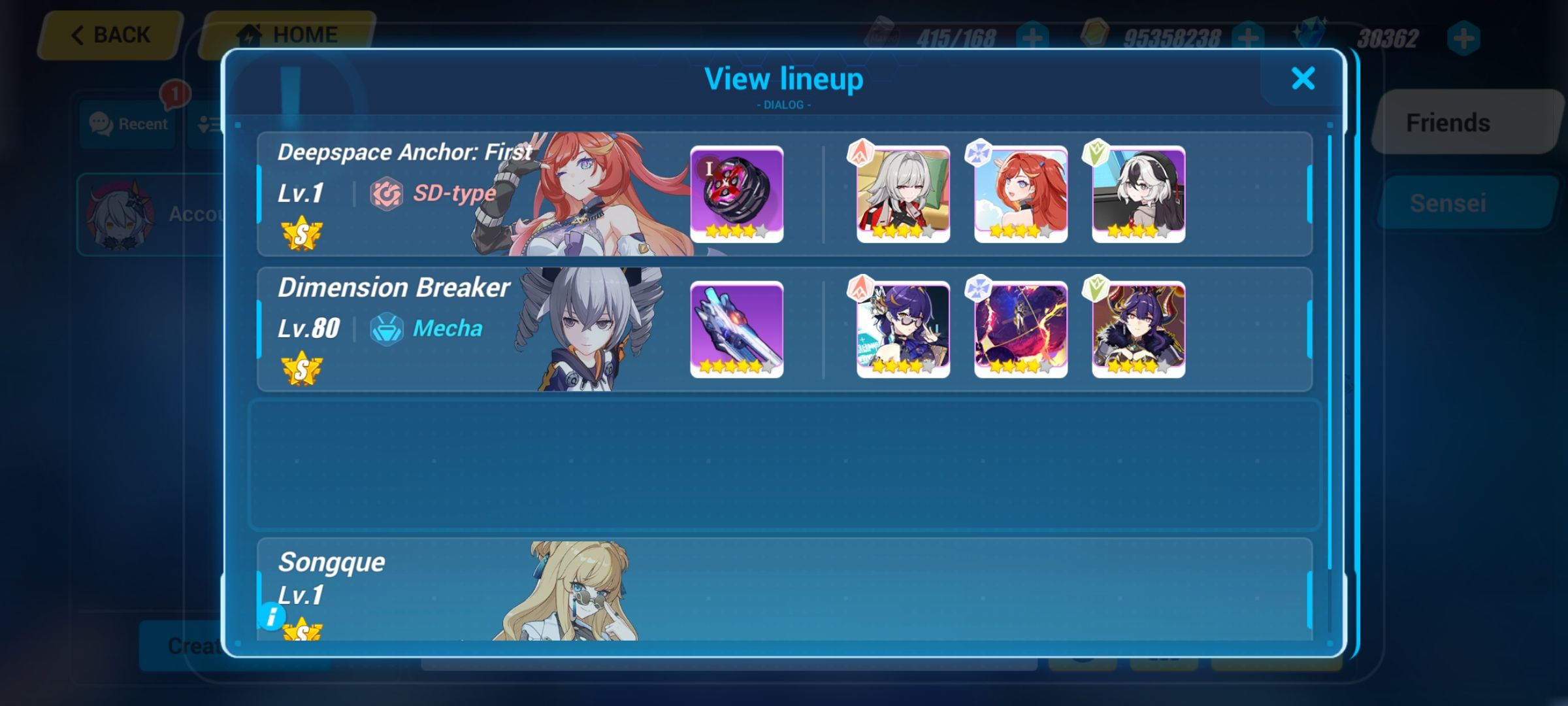Inspect the top stigmata slot of Deepspace Anchor
The width and height of the screenshot is (1568, 706).
[904, 192]
